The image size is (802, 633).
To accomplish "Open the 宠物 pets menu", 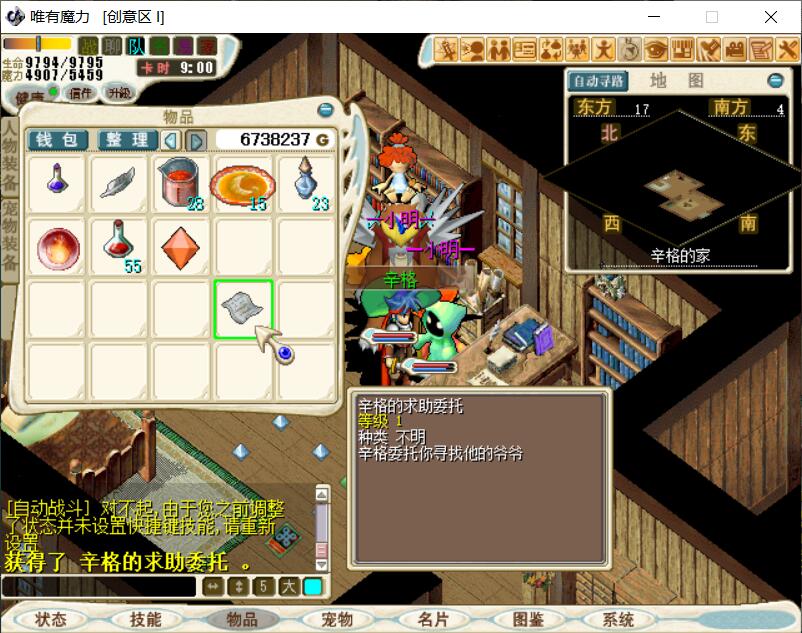I will [x=337, y=619].
